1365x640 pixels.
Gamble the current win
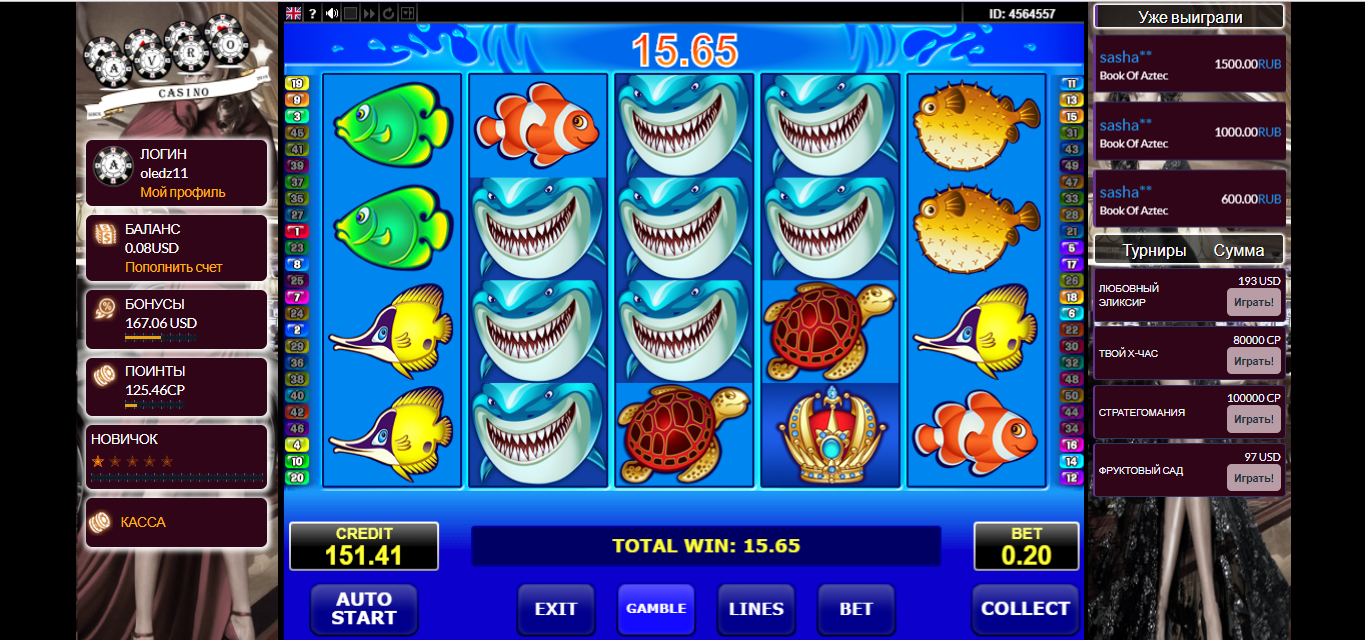tap(656, 608)
